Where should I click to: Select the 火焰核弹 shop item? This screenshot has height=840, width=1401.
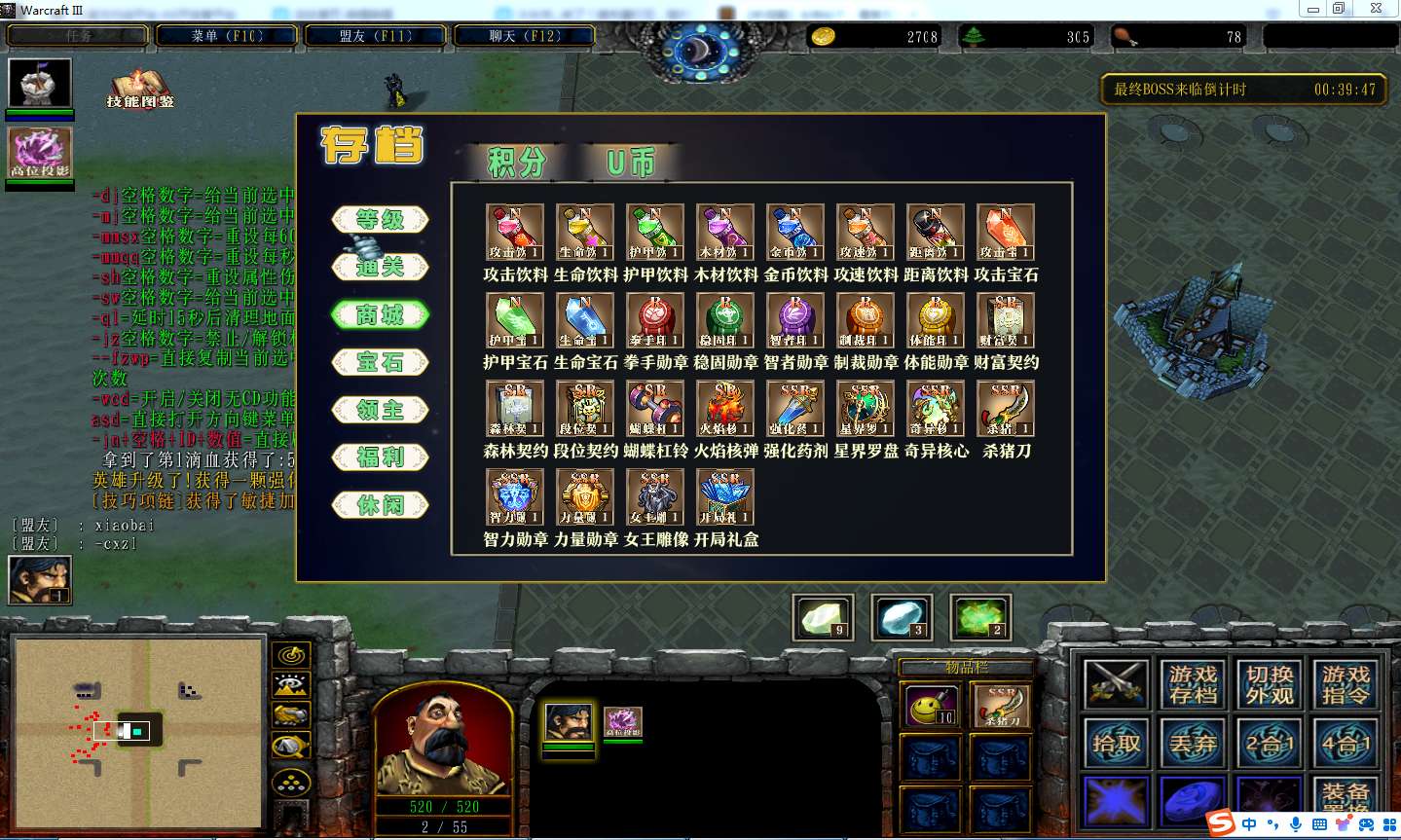pos(725,409)
